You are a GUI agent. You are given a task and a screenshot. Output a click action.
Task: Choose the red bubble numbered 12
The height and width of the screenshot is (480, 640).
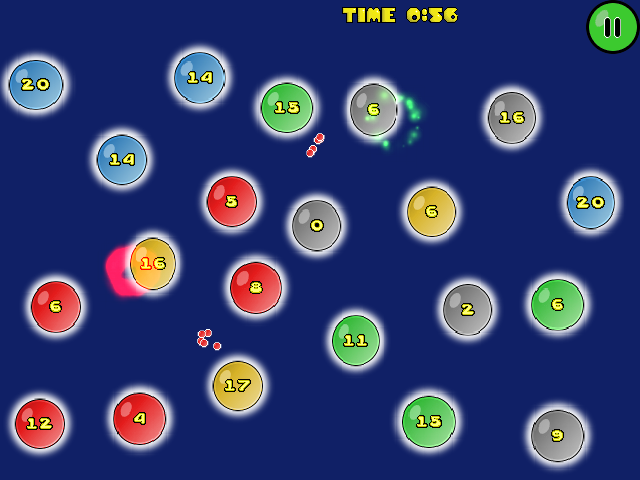40,423
